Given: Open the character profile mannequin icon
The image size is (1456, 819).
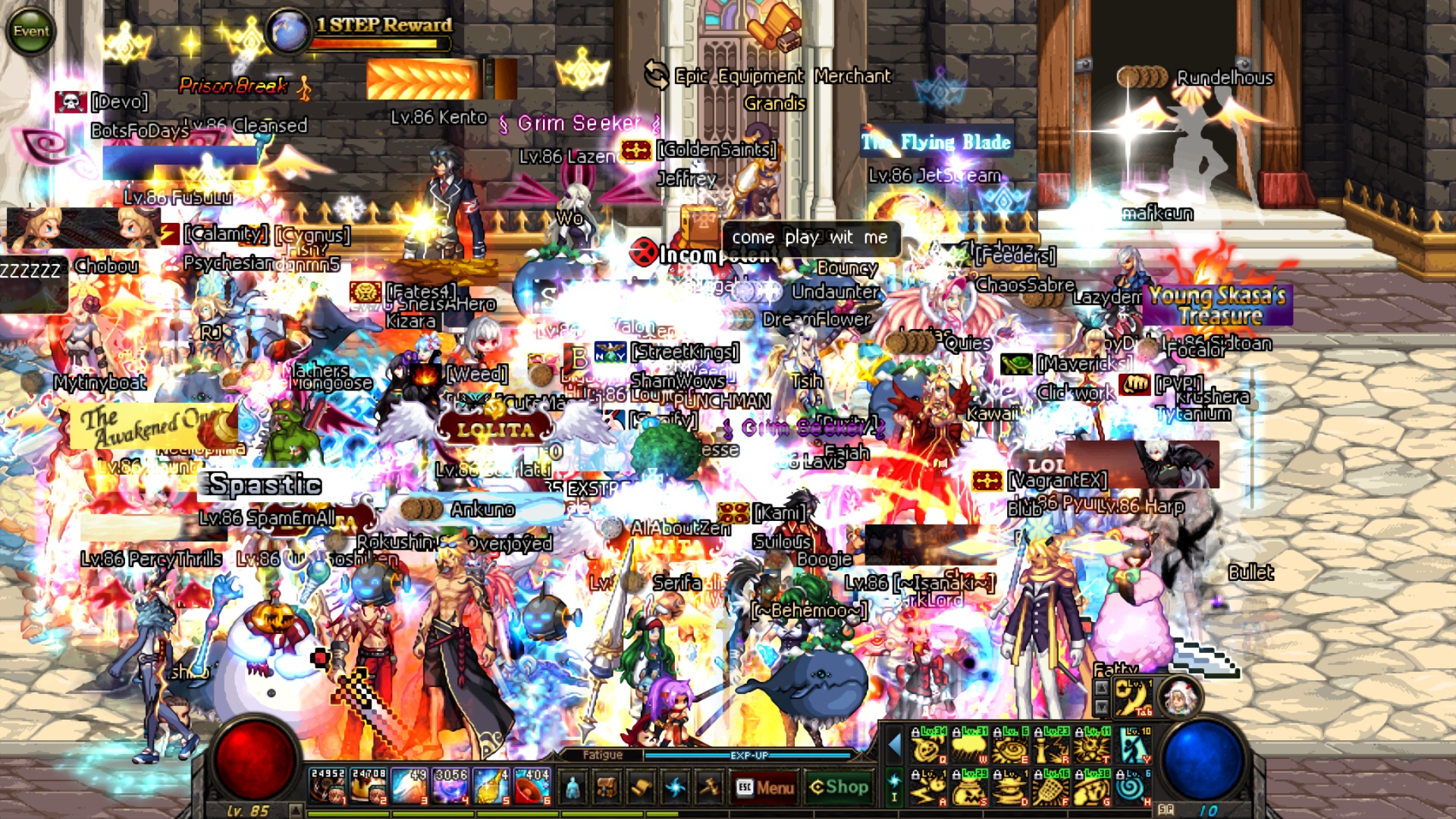Looking at the screenshot, I should pyautogui.click(x=573, y=788).
